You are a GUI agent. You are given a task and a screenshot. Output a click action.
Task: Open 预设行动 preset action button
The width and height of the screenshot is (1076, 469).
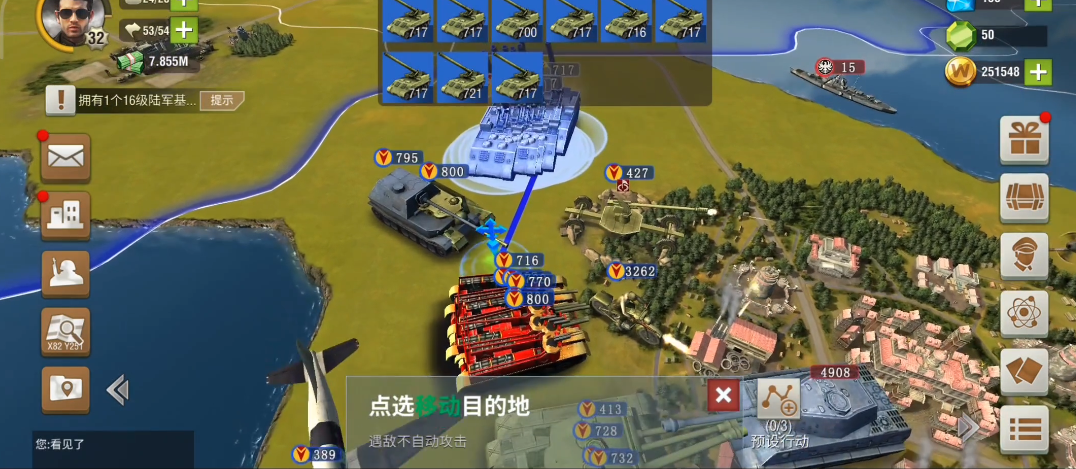pos(779,410)
